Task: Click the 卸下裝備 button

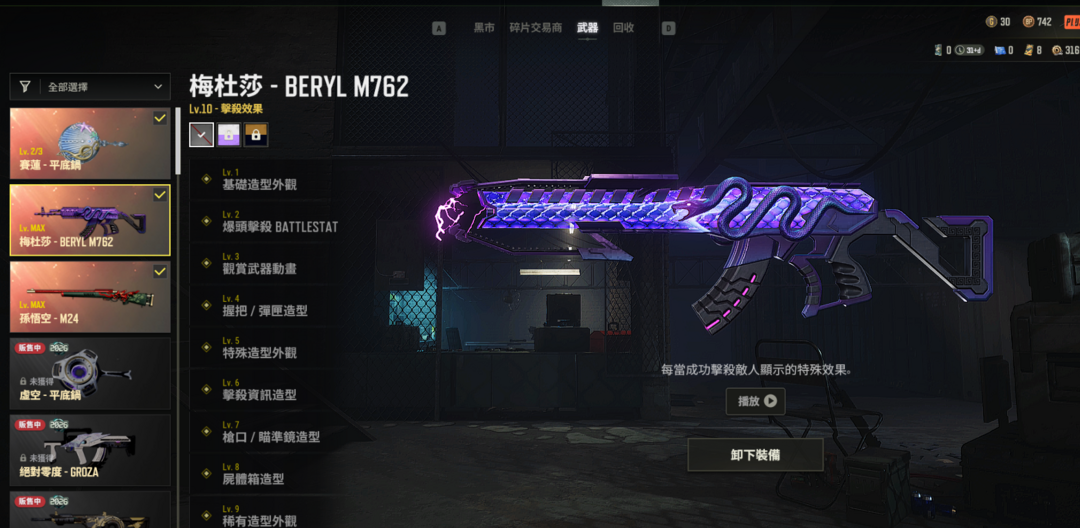Action: (x=755, y=455)
